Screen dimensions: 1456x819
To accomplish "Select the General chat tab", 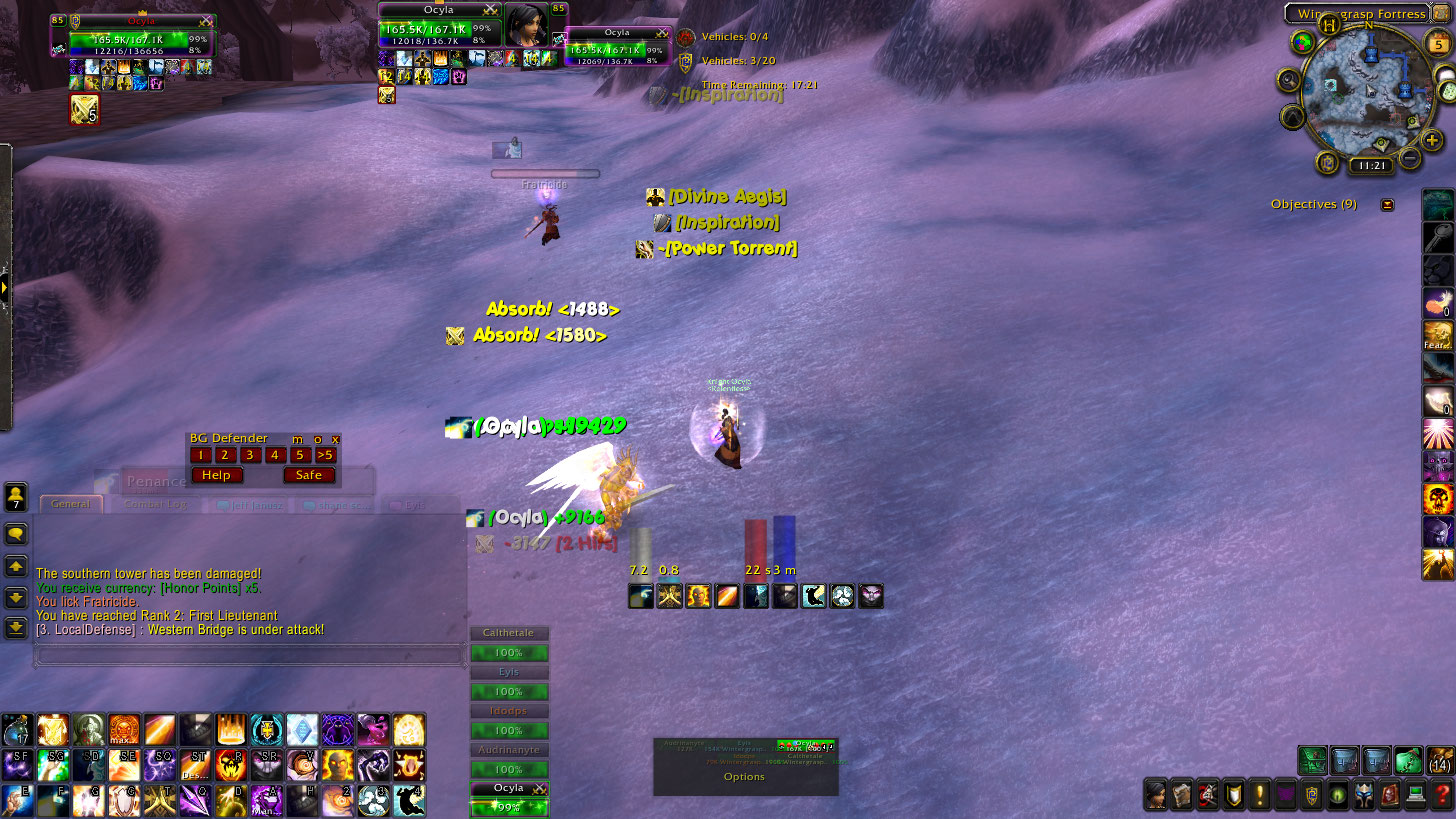I will coord(71,504).
